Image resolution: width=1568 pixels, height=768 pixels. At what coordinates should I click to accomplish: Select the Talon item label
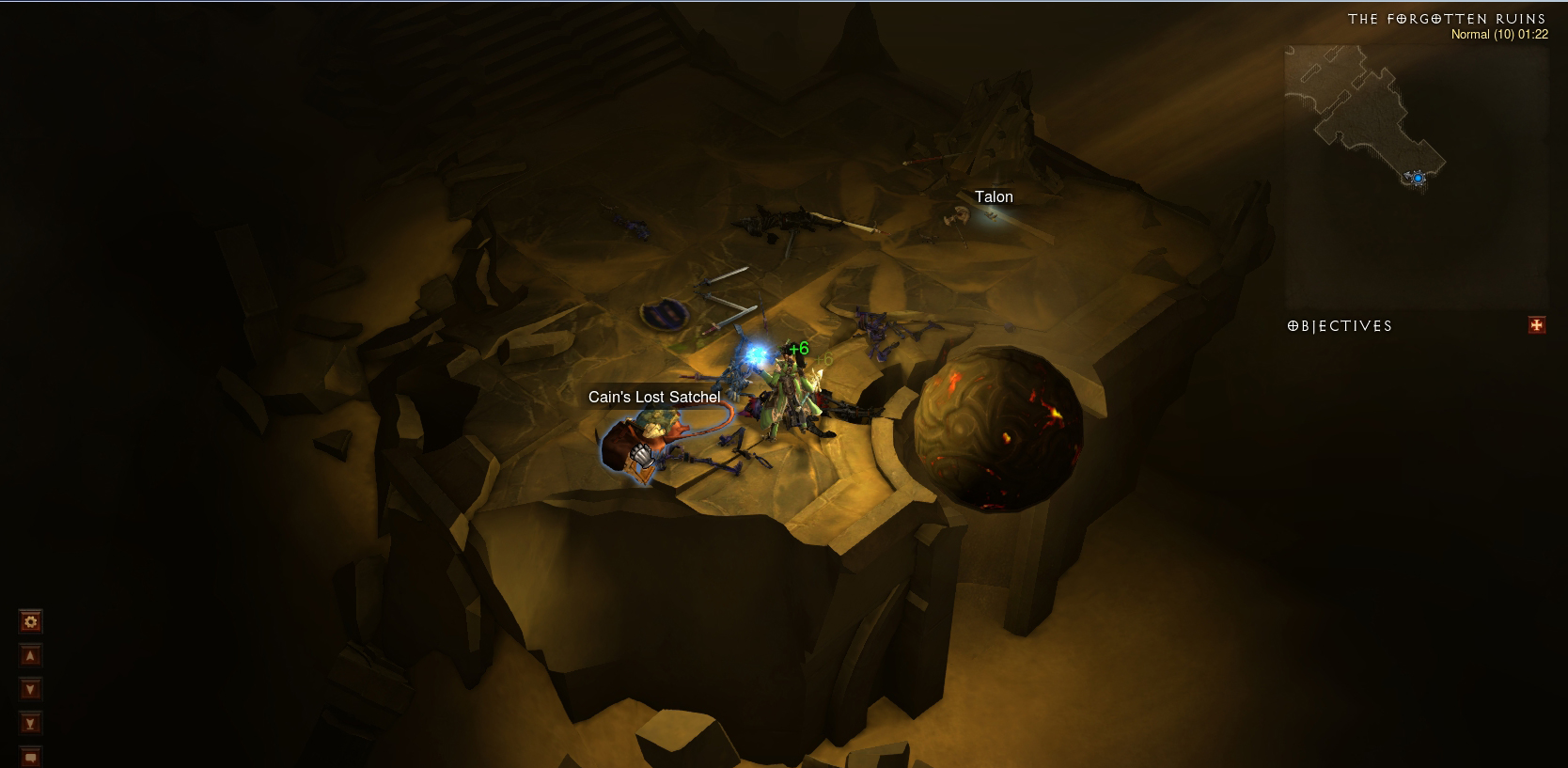click(x=994, y=197)
